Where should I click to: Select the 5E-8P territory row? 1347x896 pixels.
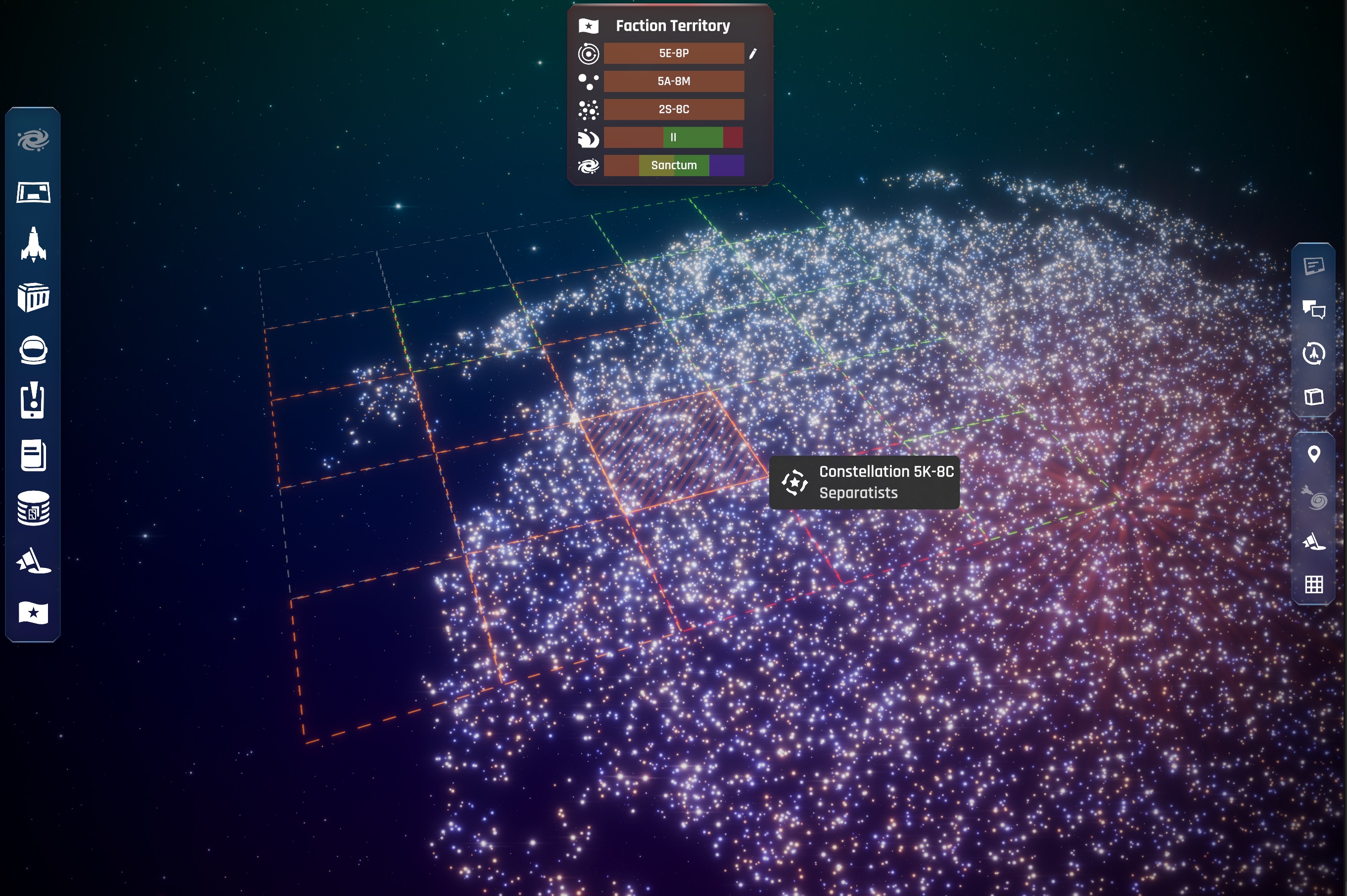(674, 53)
